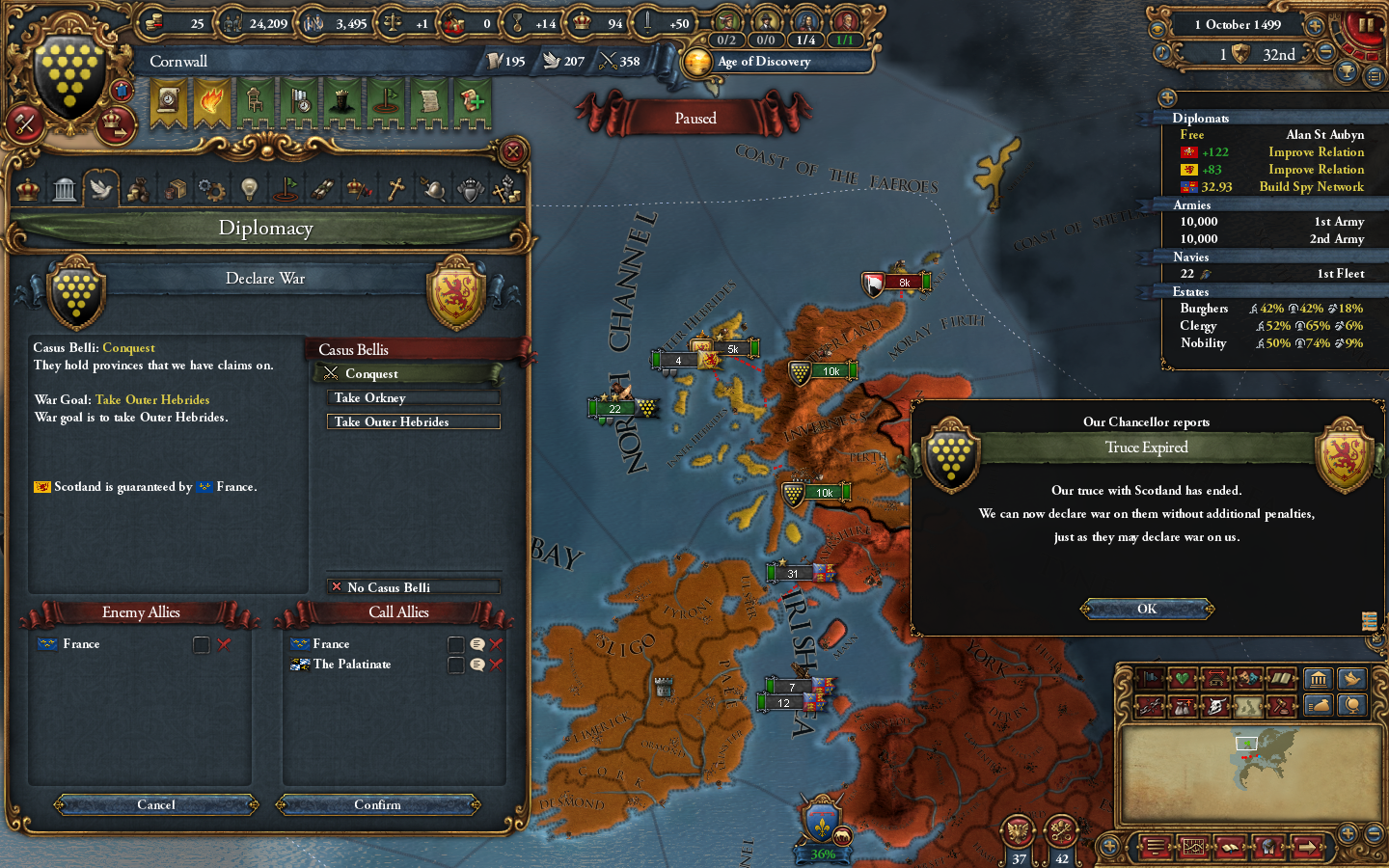Open the religious map mode book icon
The height and width of the screenshot is (868, 1389).
[1282, 678]
